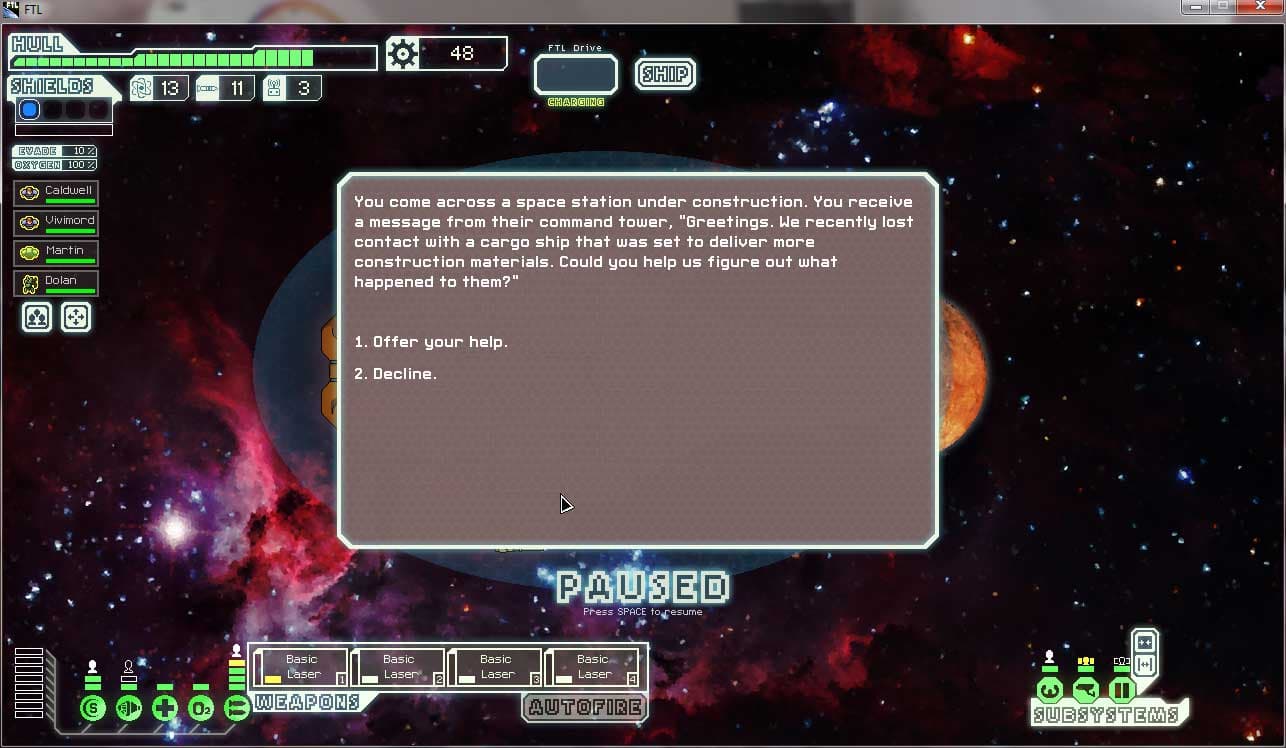Screen dimensions: 1286x748
Task: Click the FTL Drive jump button
Action: point(576,75)
